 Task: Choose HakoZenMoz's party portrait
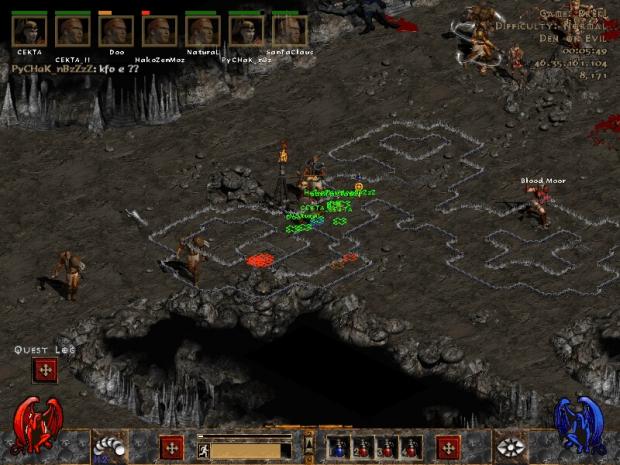click(x=159, y=30)
